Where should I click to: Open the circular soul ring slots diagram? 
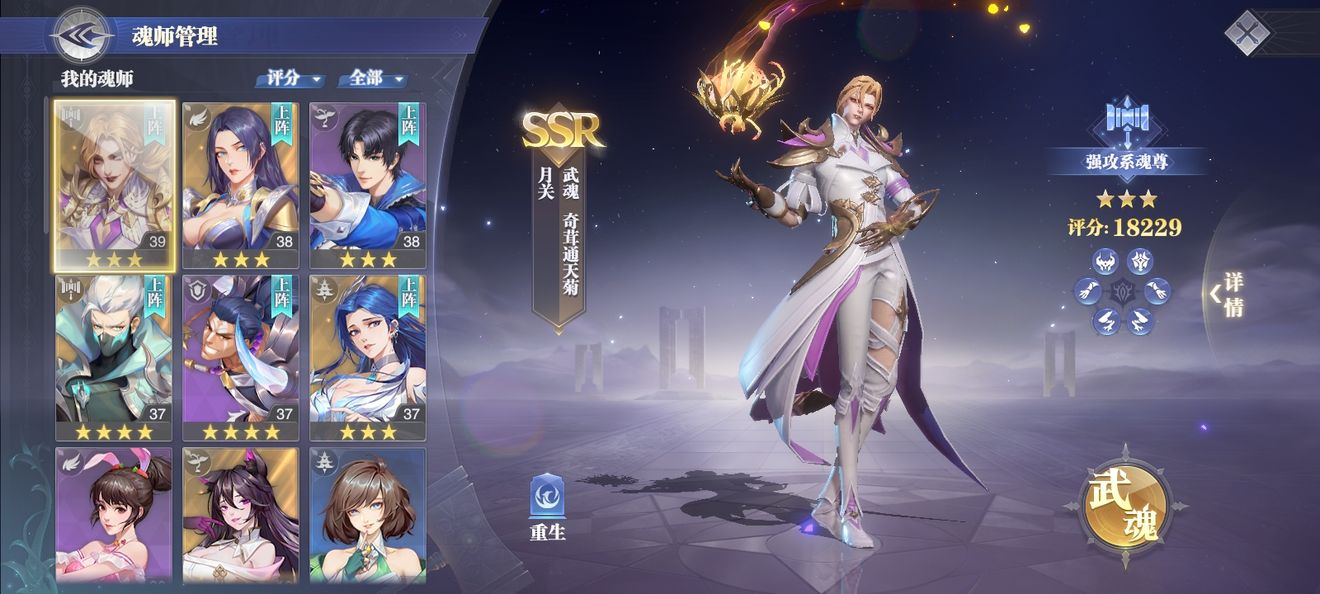coord(1122,292)
